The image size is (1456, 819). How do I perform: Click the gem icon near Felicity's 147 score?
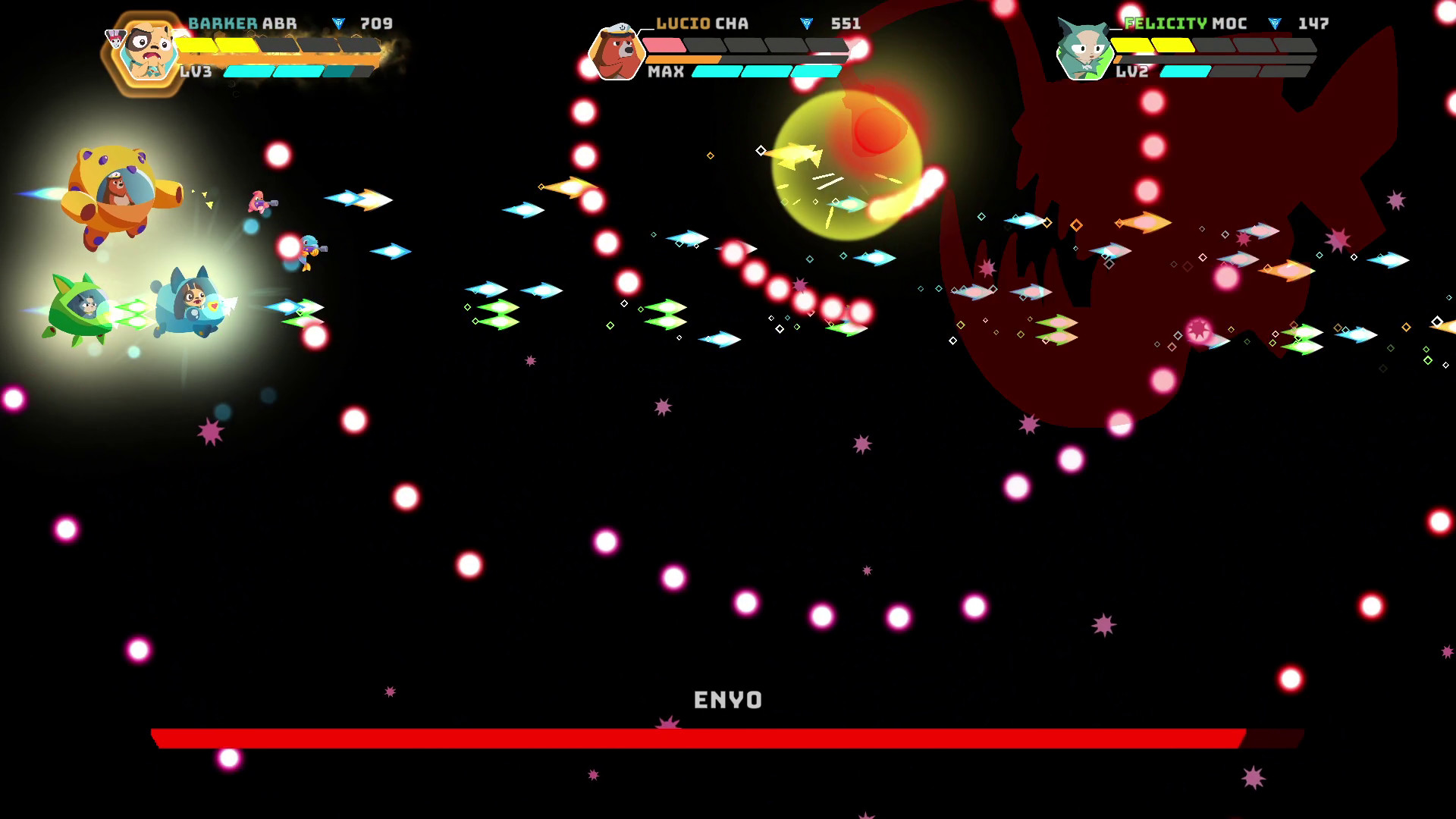click(1274, 23)
